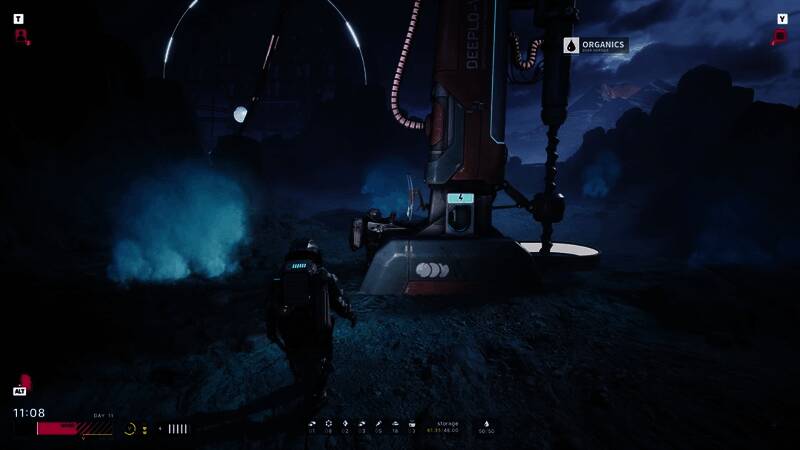Click the red icon above the clock
800x450 pixels.
click(25, 382)
